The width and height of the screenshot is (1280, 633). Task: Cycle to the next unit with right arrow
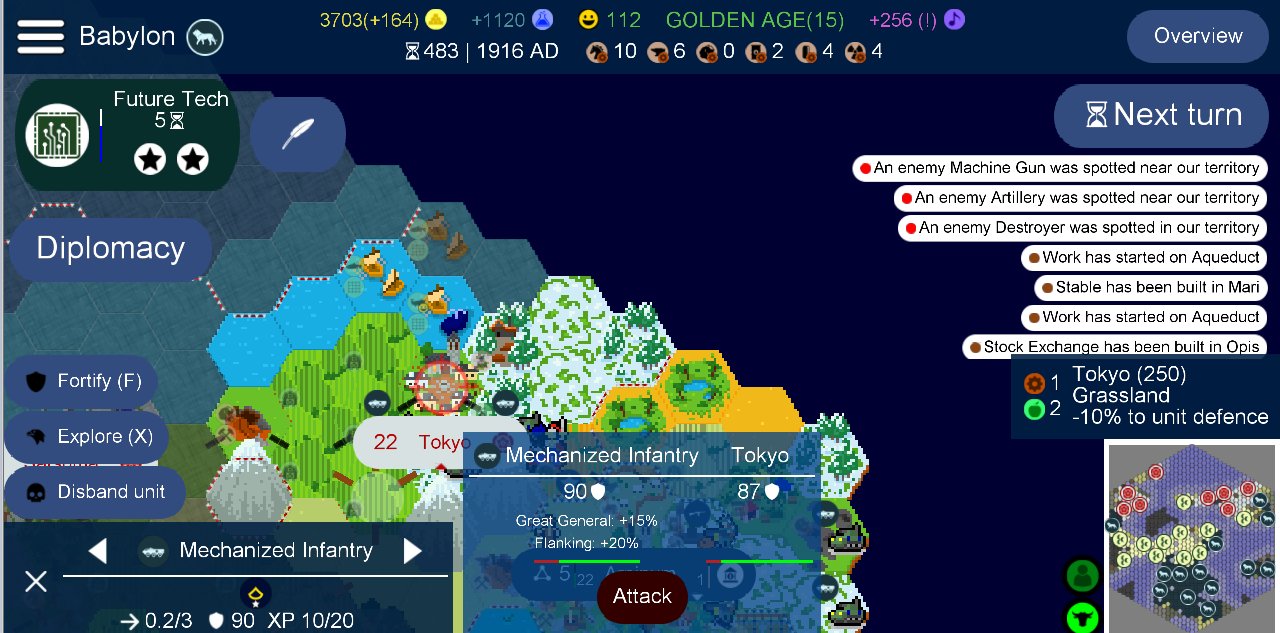[412, 551]
